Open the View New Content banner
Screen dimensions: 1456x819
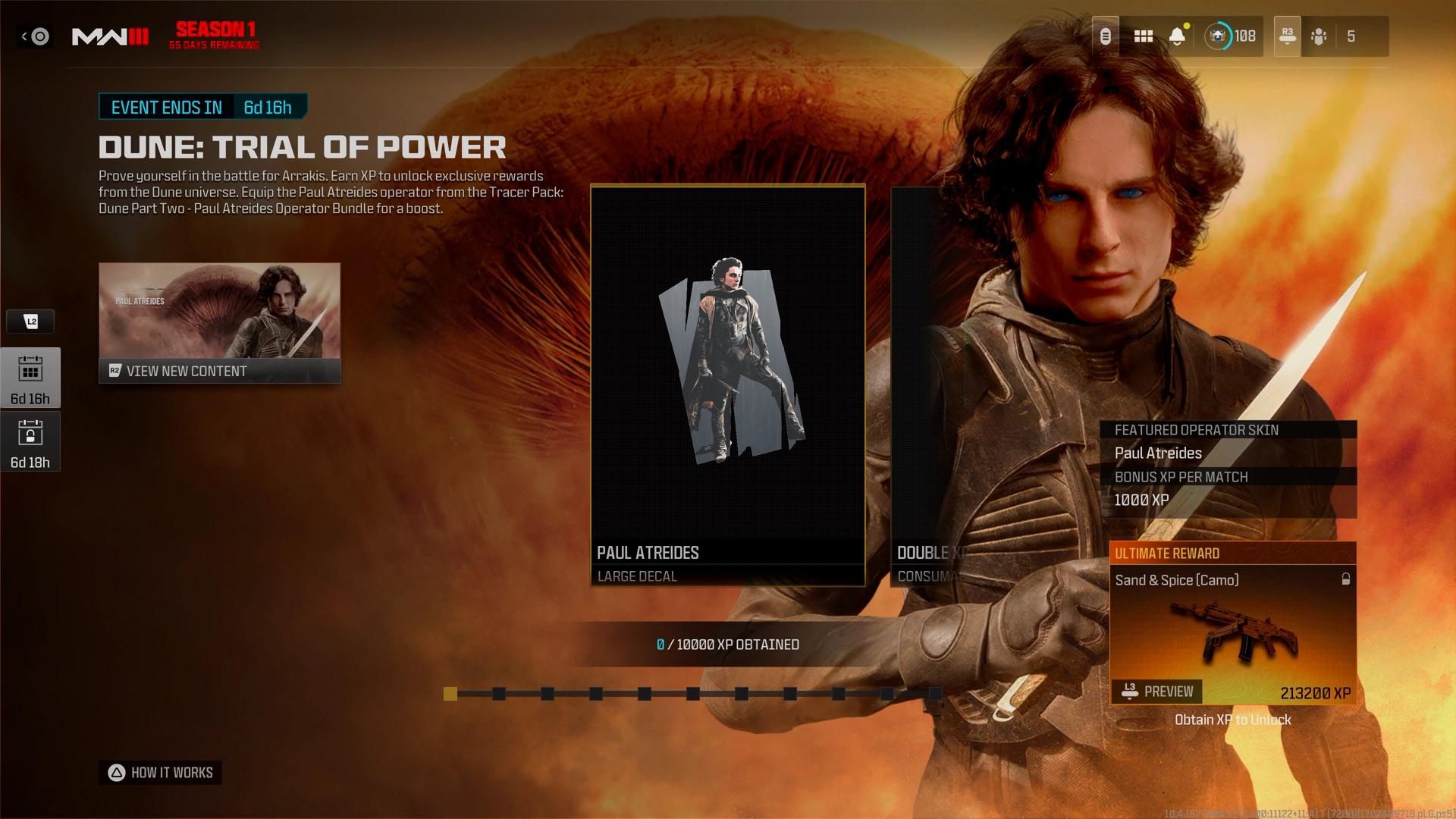(219, 323)
